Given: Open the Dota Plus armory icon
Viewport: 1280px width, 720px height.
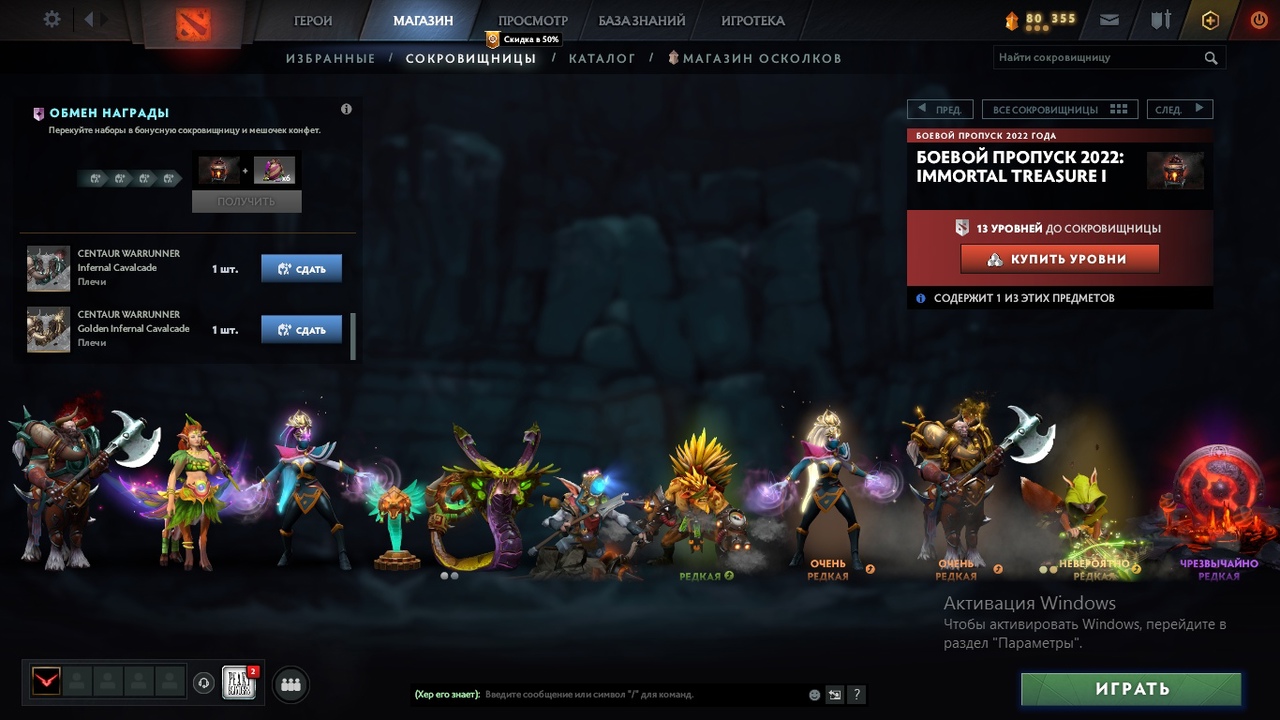Looking at the screenshot, I should pyautogui.click(x=1159, y=19).
